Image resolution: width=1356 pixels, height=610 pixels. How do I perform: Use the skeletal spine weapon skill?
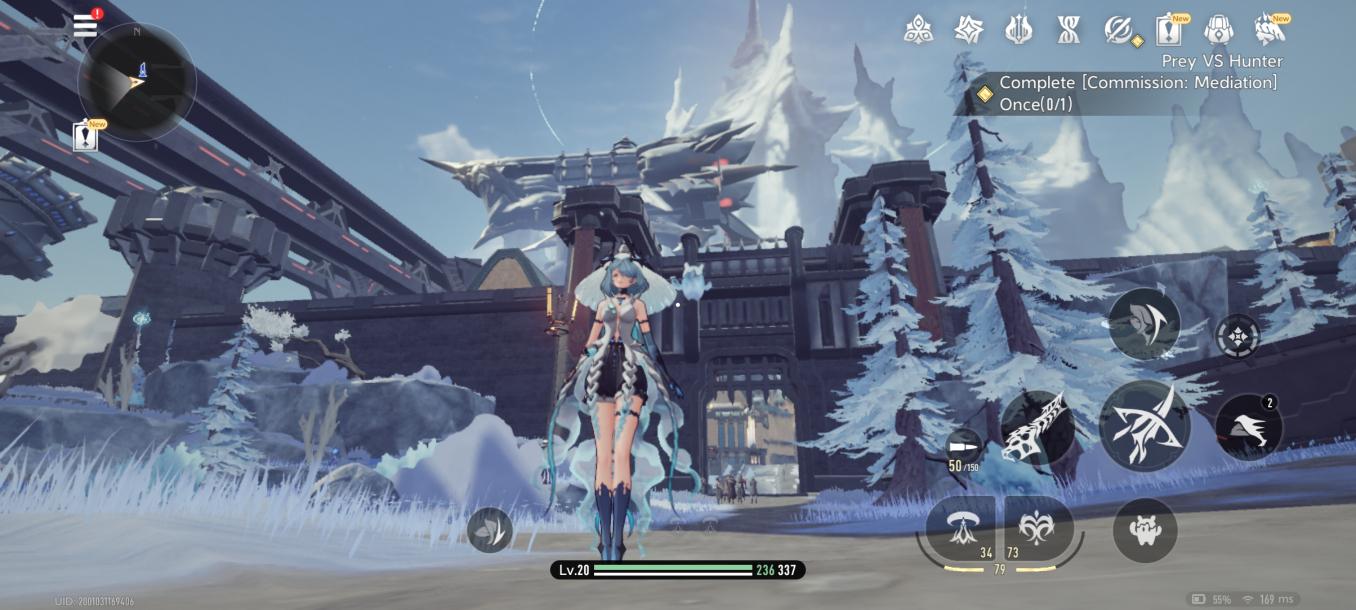[1038, 428]
